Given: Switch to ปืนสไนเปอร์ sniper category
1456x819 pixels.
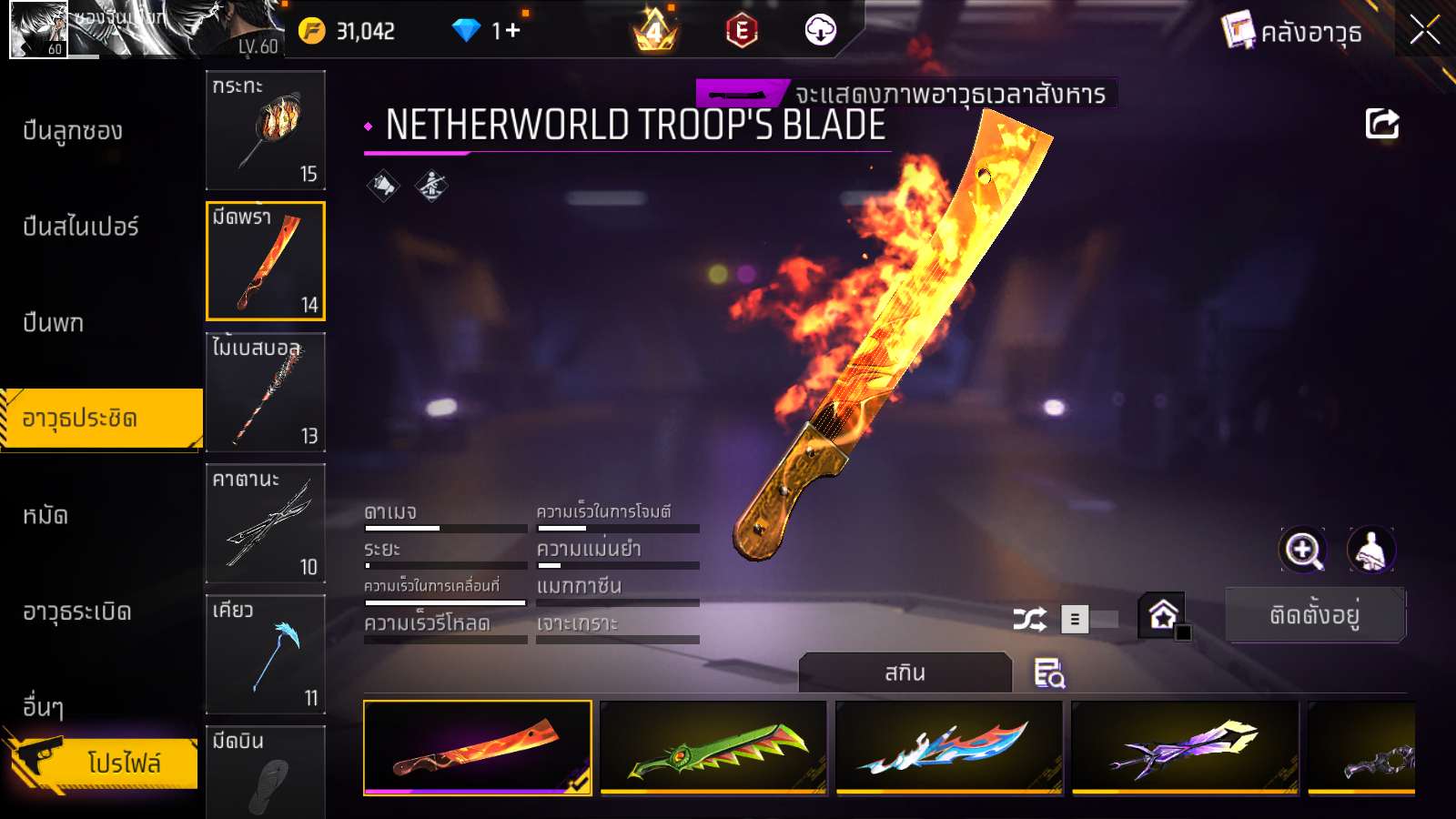Looking at the screenshot, I should click(80, 227).
